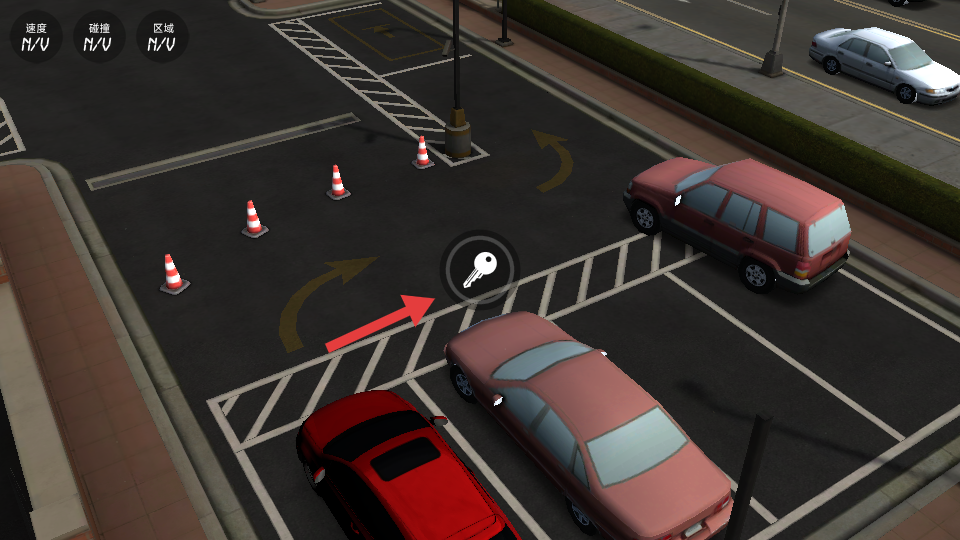
Task: Tap the key ignition button
Action: pyautogui.click(x=479, y=269)
